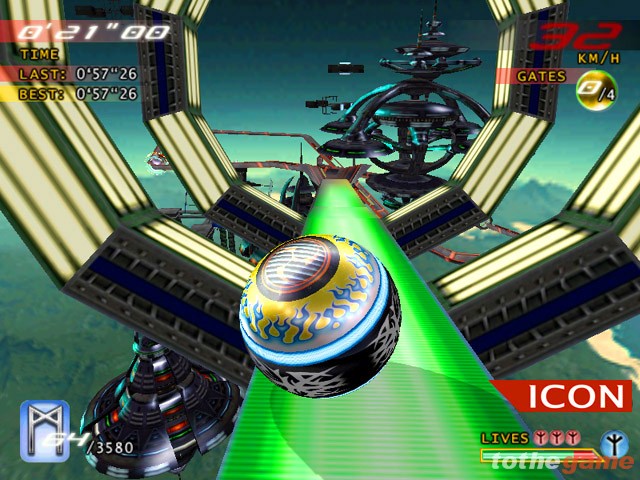Click the red ICON banner
The height and width of the screenshot is (480, 640).
click(x=563, y=395)
